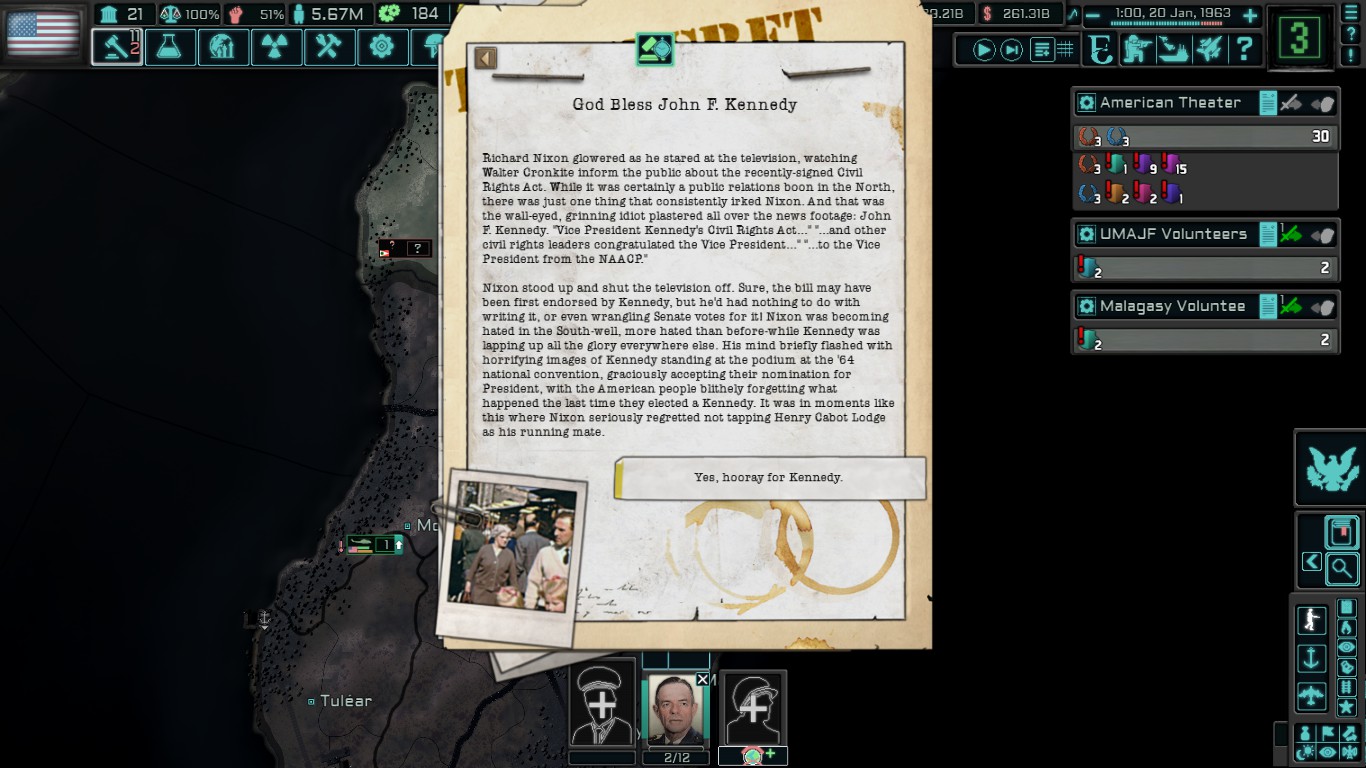Open the research flask menu

point(170,47)
